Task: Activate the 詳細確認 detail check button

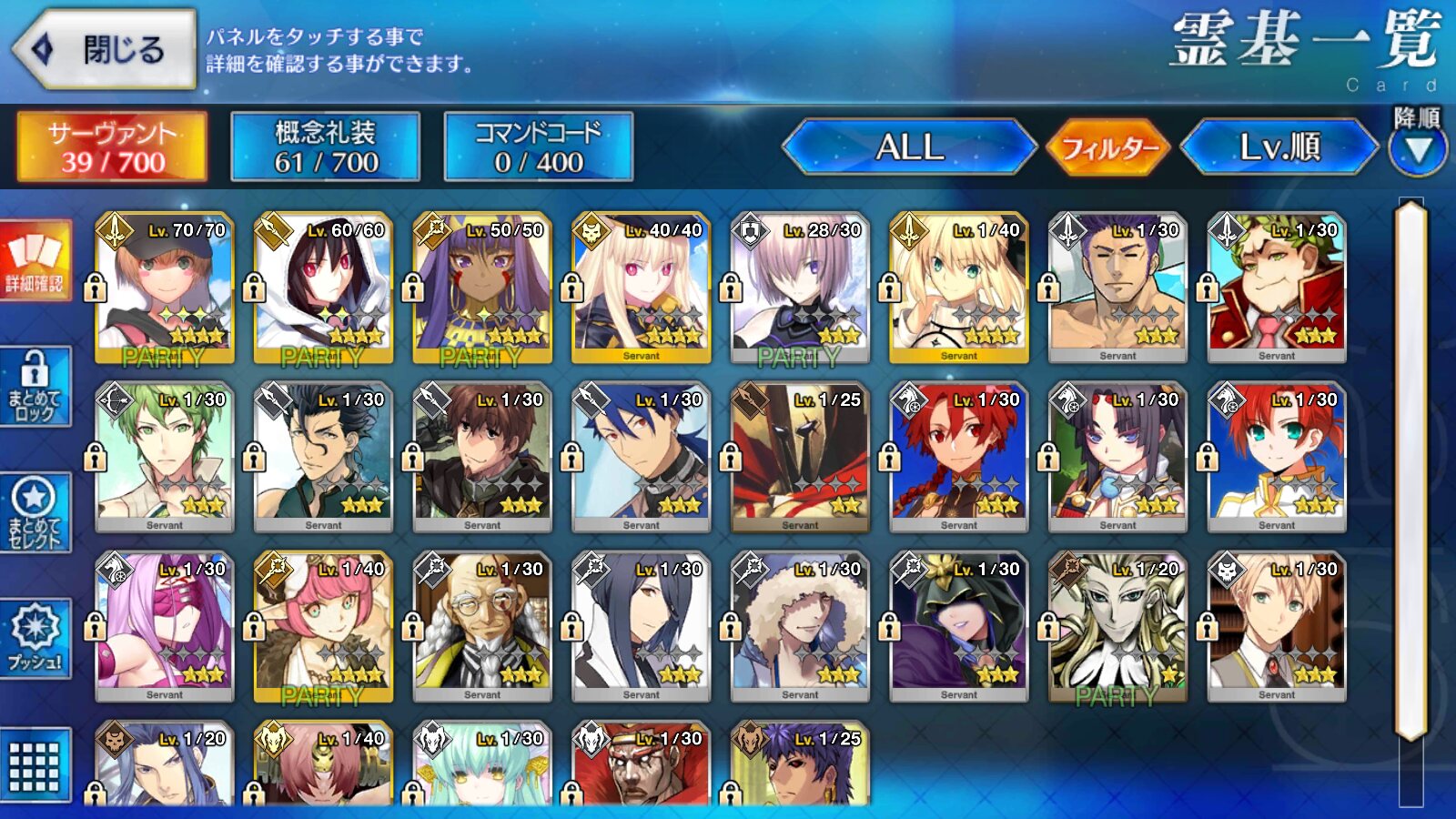Action: [x=35, y=260]
